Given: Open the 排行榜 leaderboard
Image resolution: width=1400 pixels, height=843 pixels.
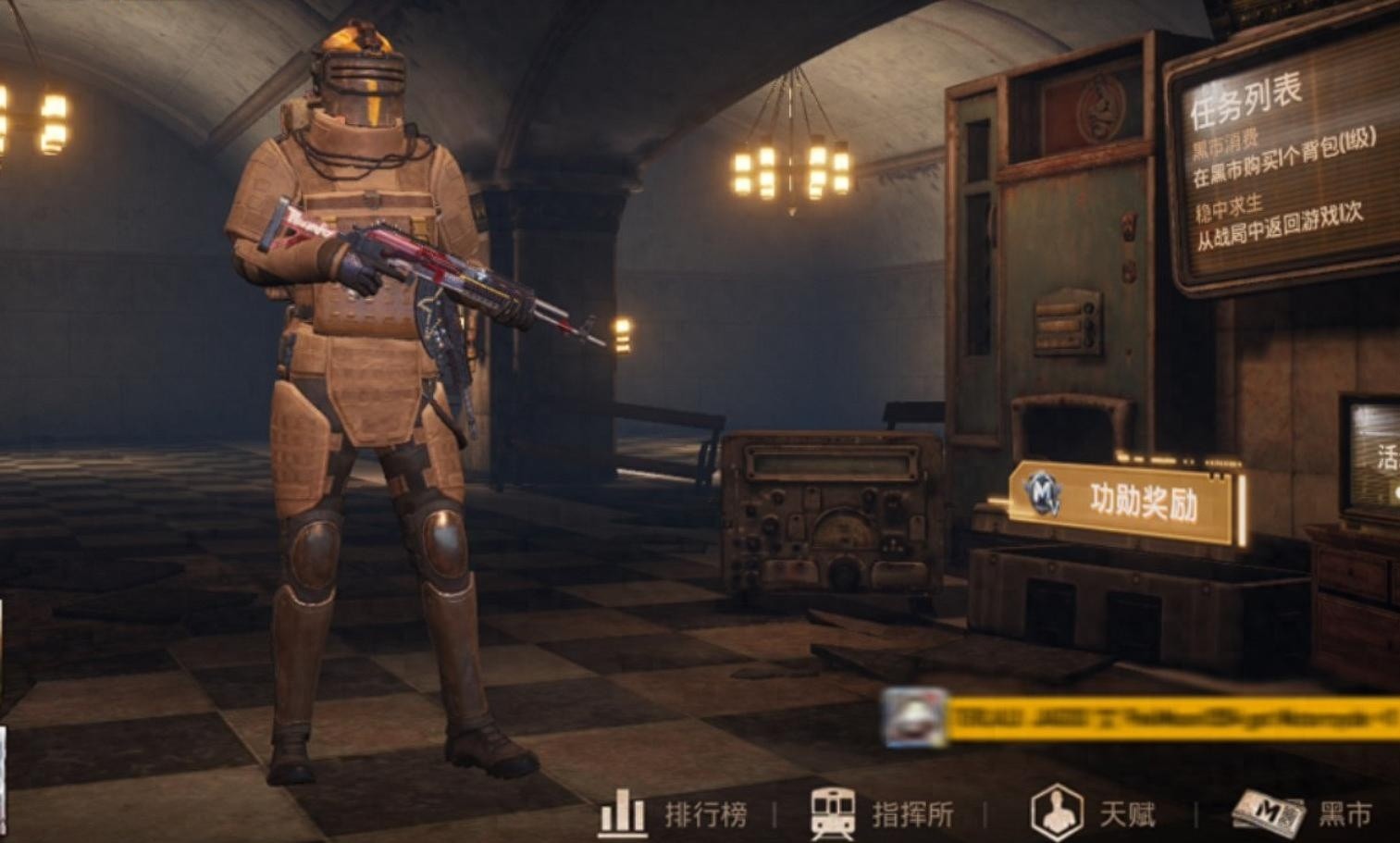Looking at the screenshot, I should coord(674,814).
